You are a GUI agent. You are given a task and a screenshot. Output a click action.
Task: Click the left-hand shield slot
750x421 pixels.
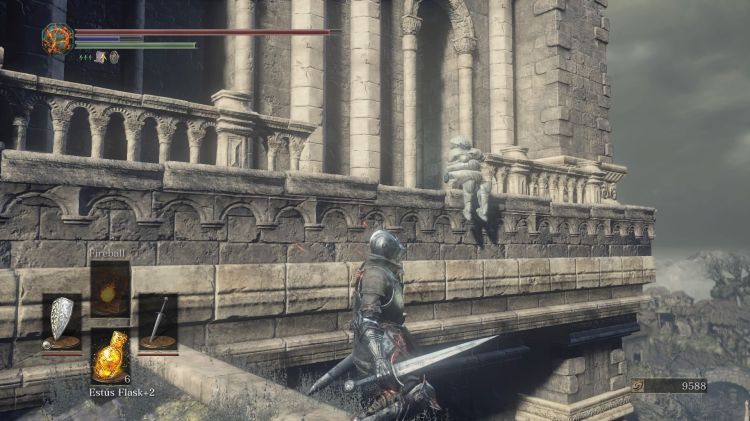[x=62, y=322]
